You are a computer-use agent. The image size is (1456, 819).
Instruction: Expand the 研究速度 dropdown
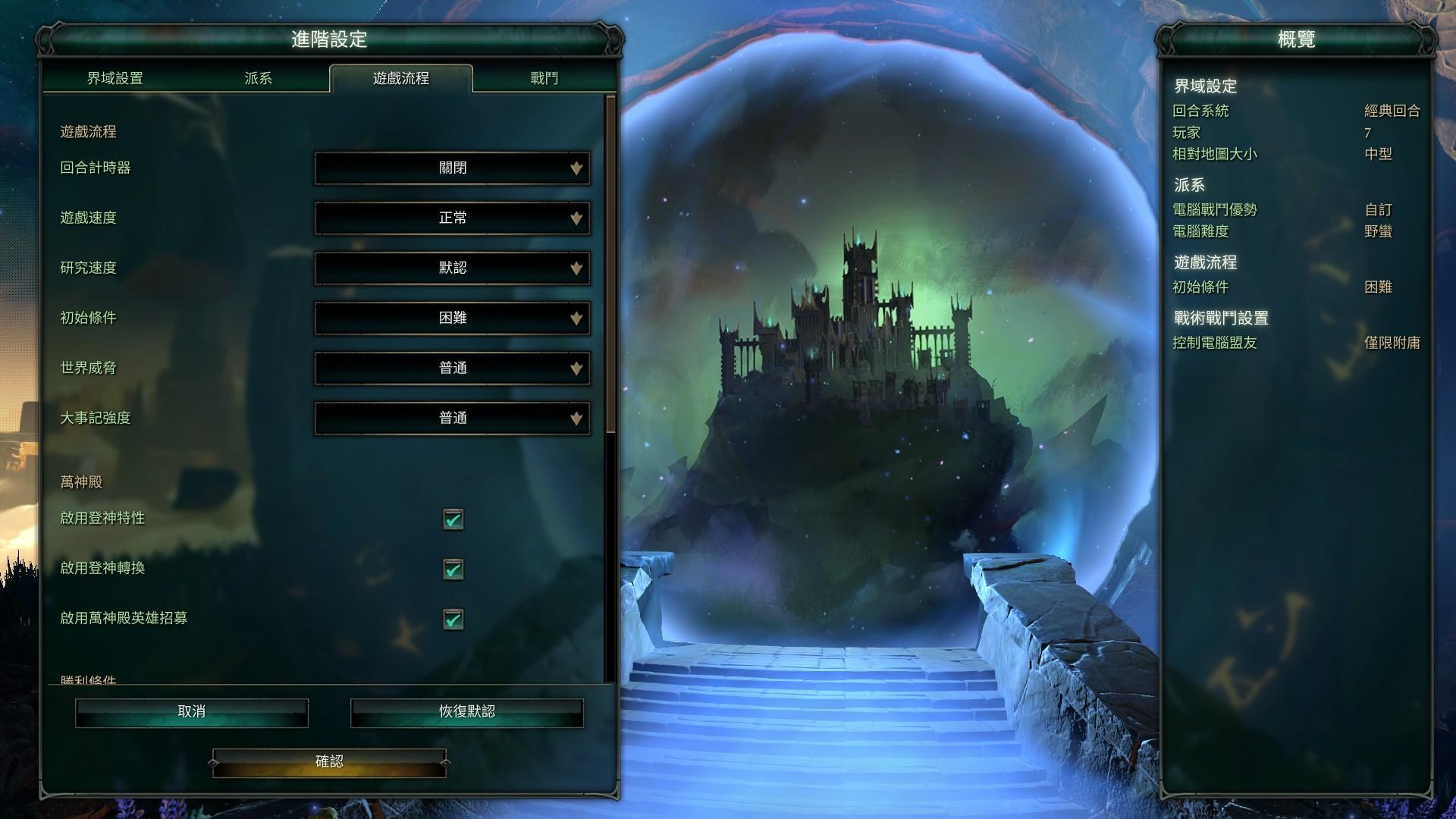click(453, 268)
